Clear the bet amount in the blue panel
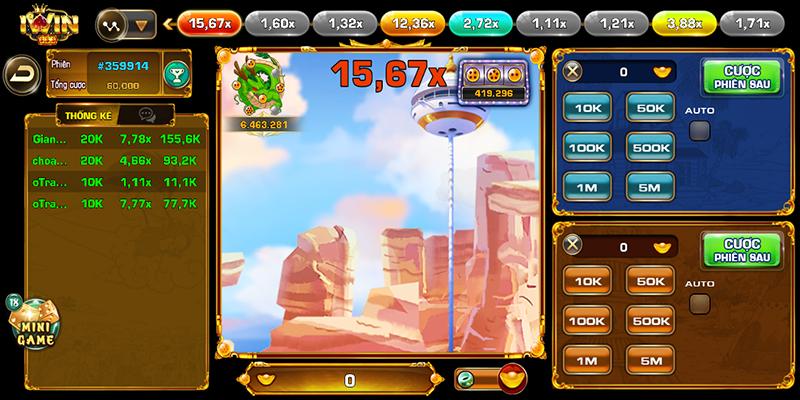800x400 pixels. pos(573,72)
